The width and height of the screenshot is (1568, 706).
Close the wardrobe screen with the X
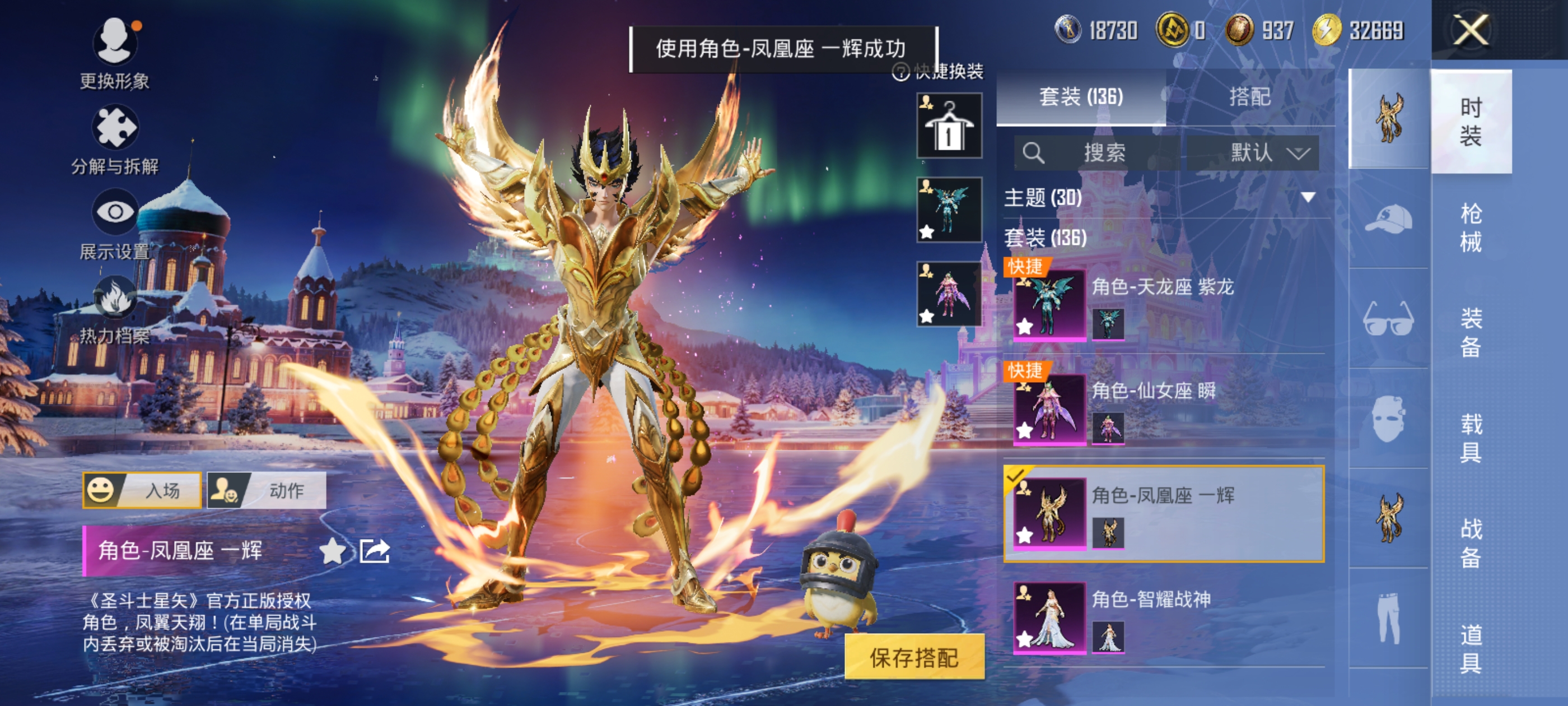[1471, 29]
